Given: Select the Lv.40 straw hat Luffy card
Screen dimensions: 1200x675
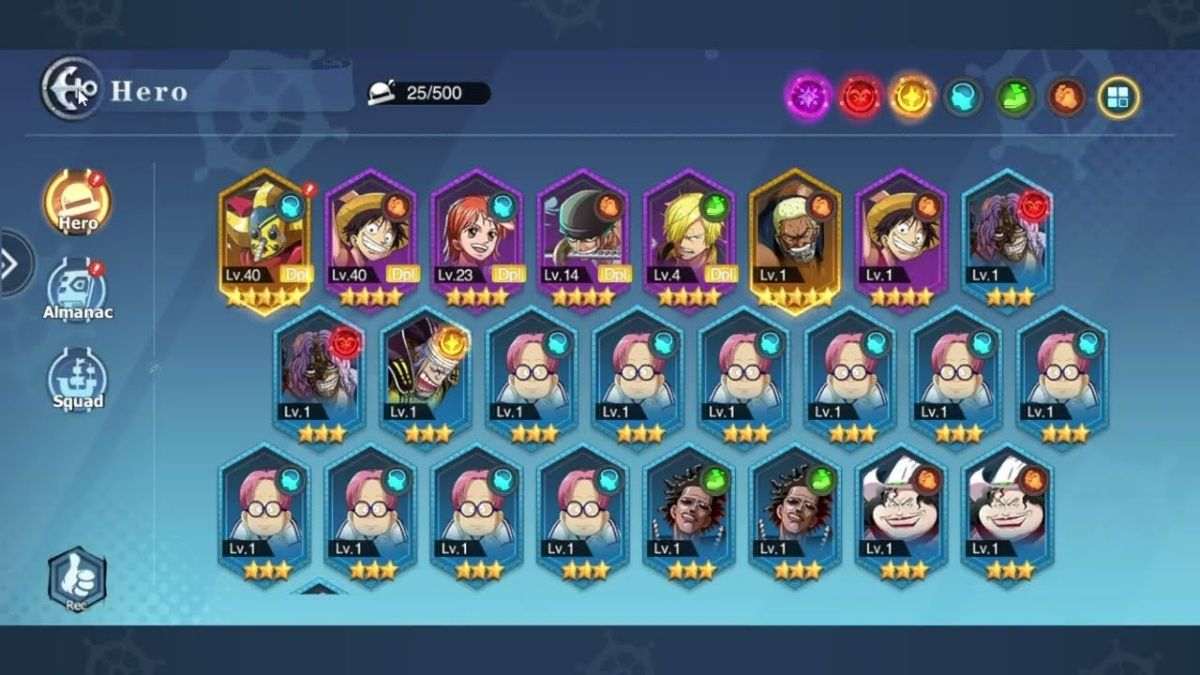Looking at the screenshot, I should [x=371, y=242].
